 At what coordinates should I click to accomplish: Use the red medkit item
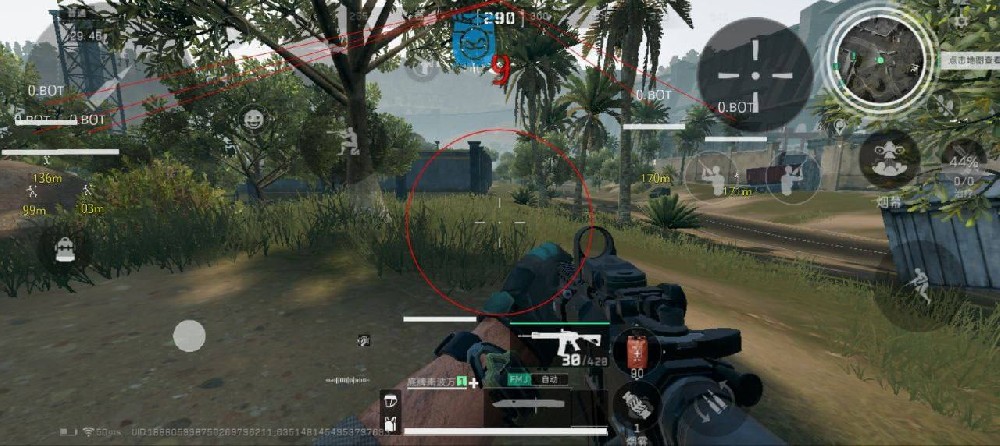(x=636, y=353)
